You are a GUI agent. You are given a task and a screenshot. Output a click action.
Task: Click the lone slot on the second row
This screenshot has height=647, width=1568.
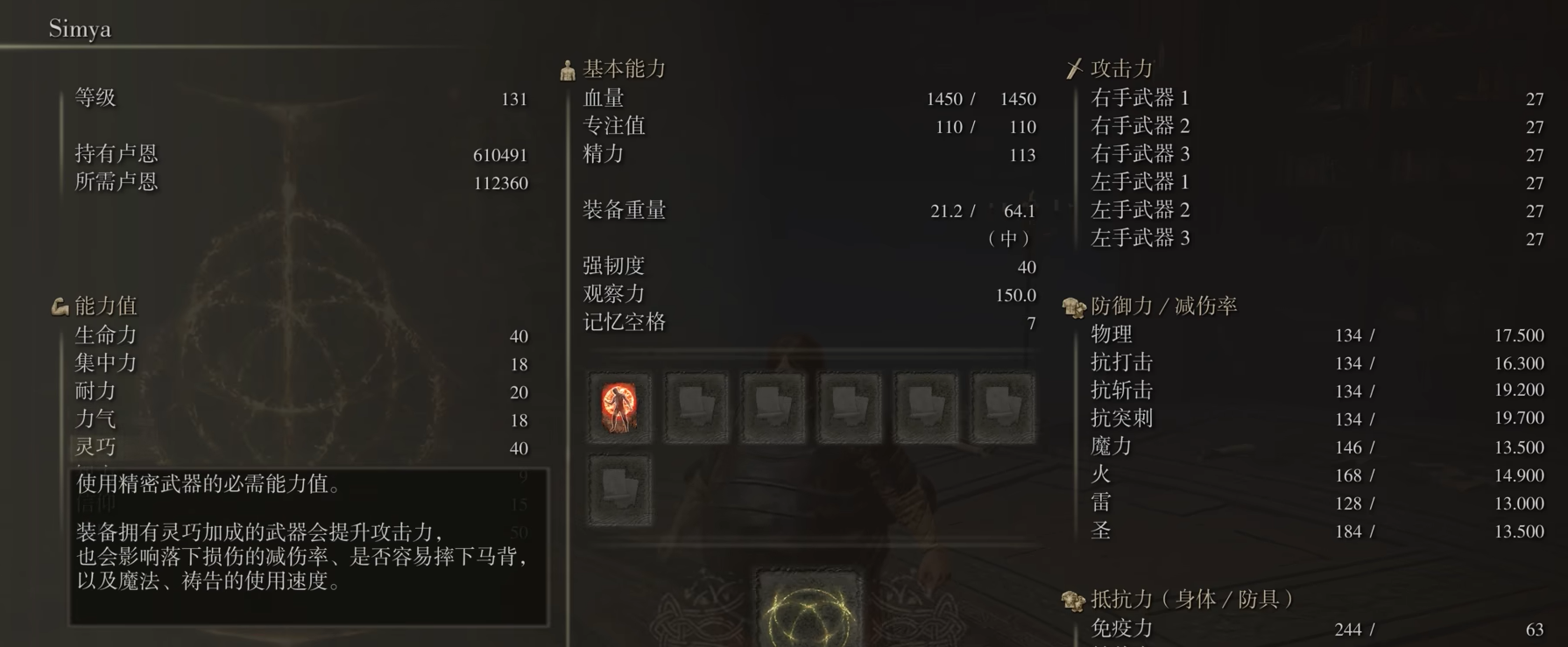click(x=618, y=490)
